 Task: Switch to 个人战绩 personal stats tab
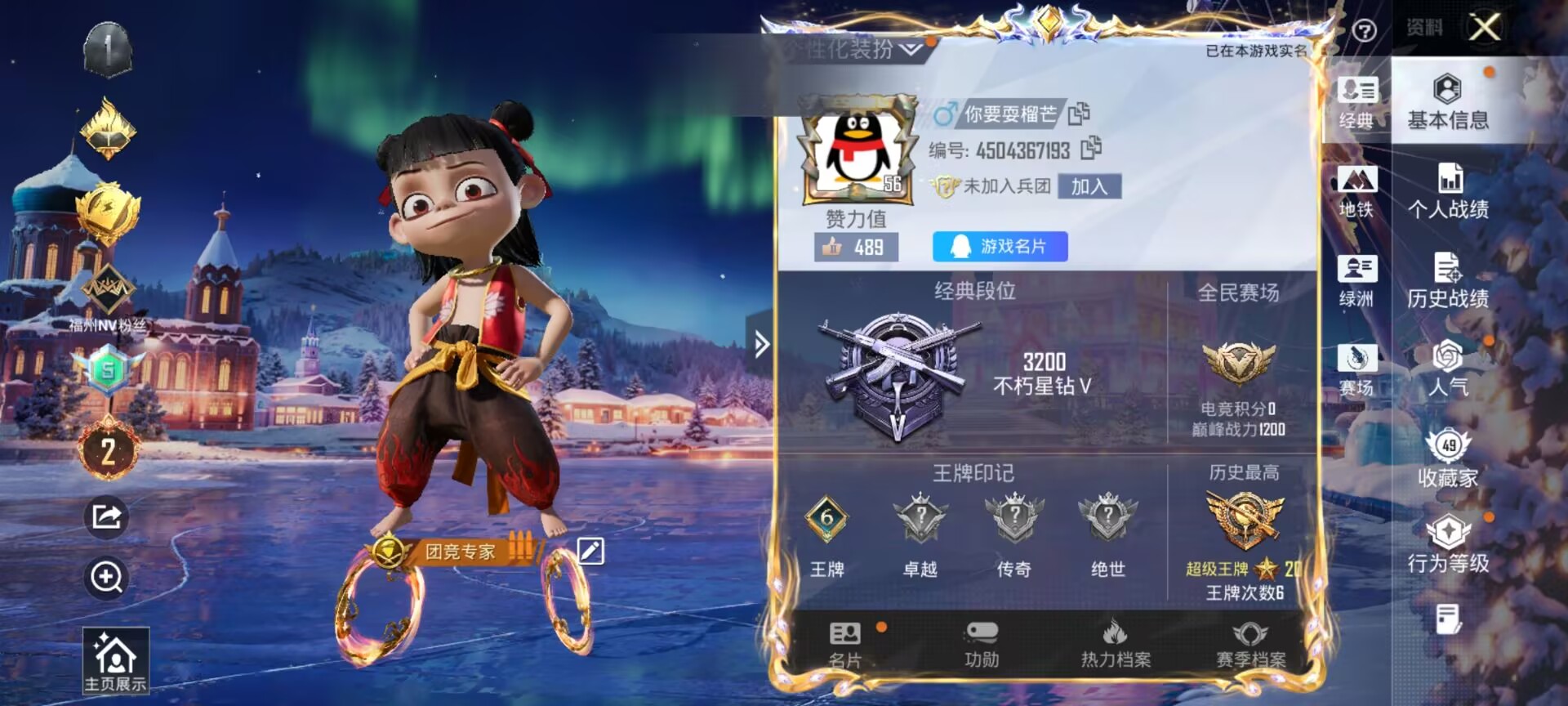1447,191
